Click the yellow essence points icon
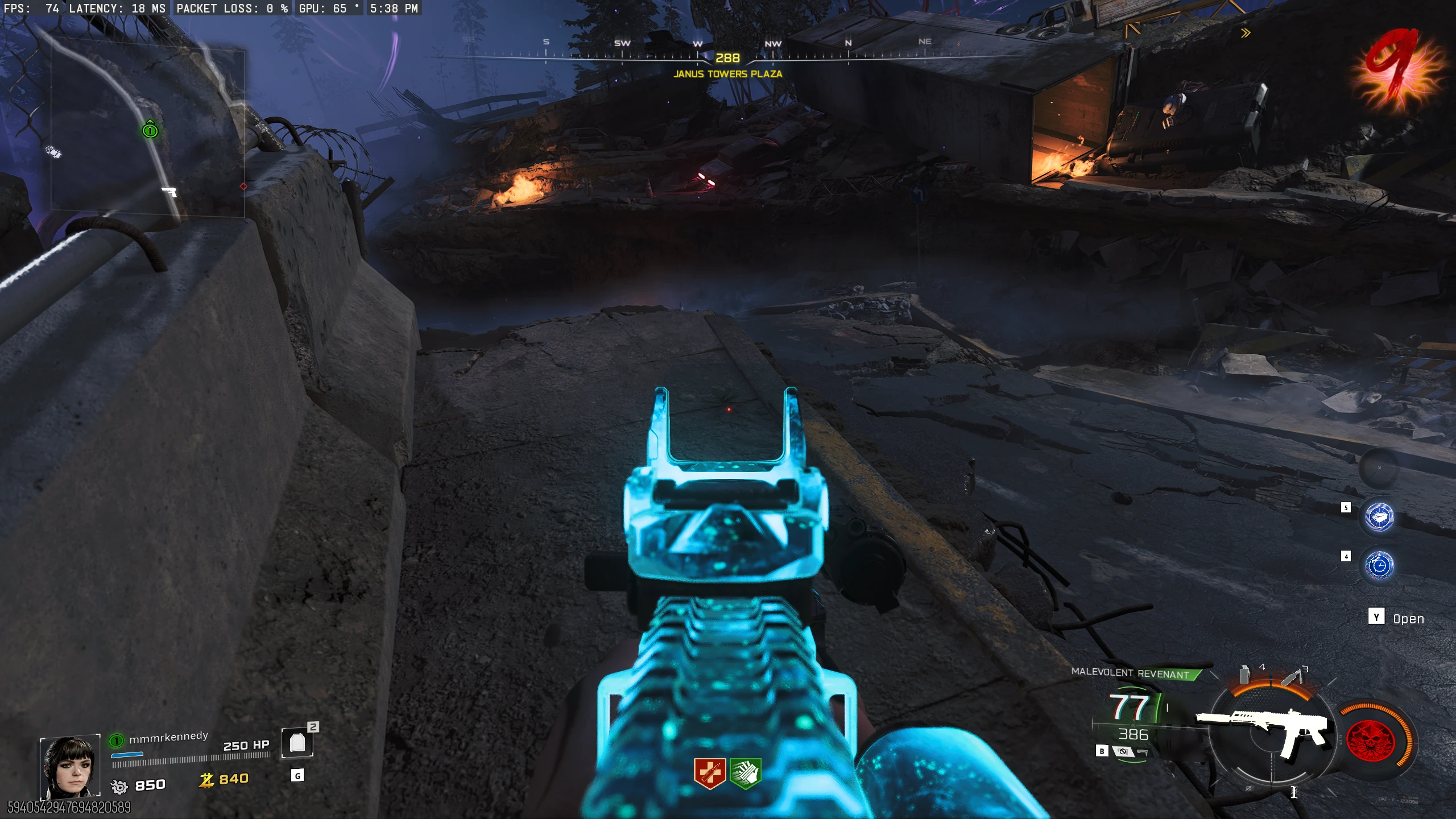The width and height of the screenshot is (1456, 819). (206, 780)
